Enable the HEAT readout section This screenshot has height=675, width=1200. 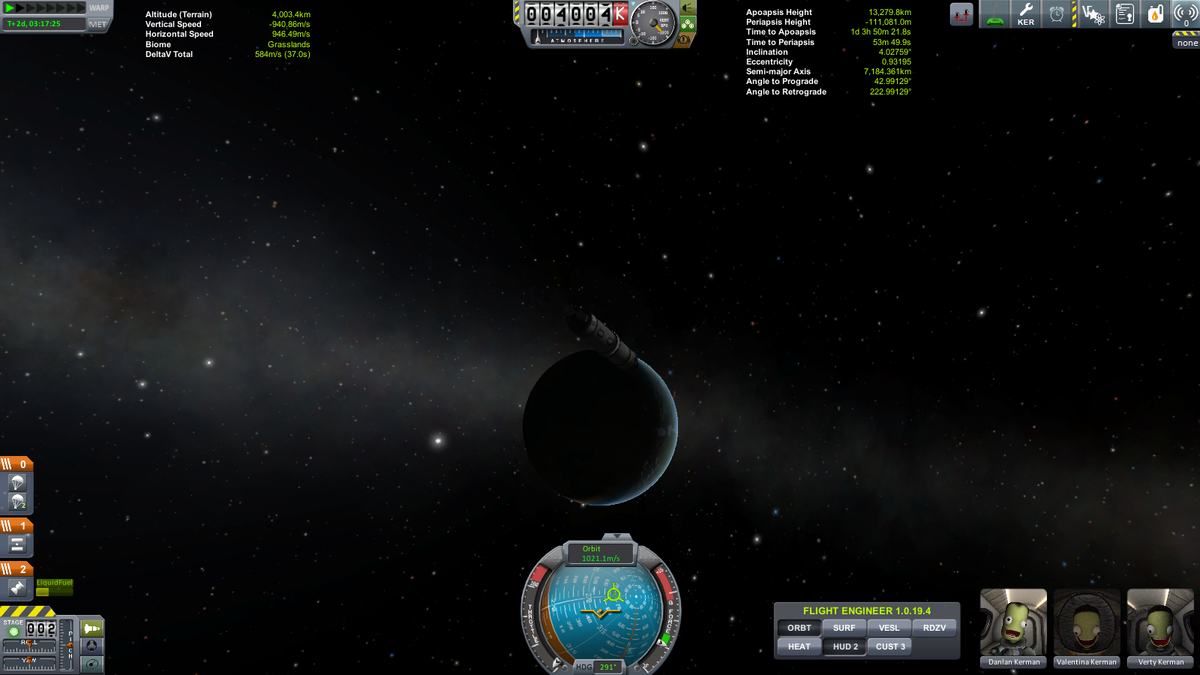[x=799, y=647]
